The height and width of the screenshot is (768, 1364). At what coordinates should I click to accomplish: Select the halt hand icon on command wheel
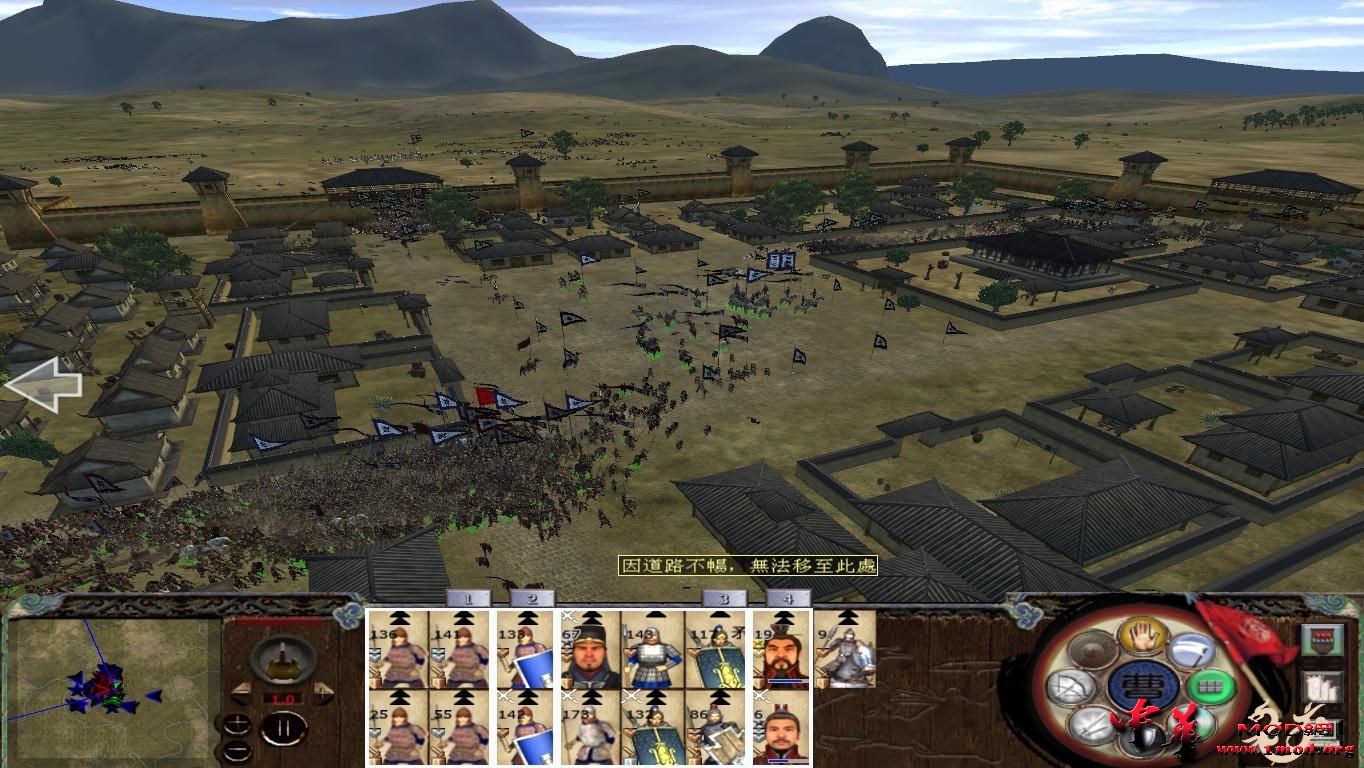pos(1141,638)
